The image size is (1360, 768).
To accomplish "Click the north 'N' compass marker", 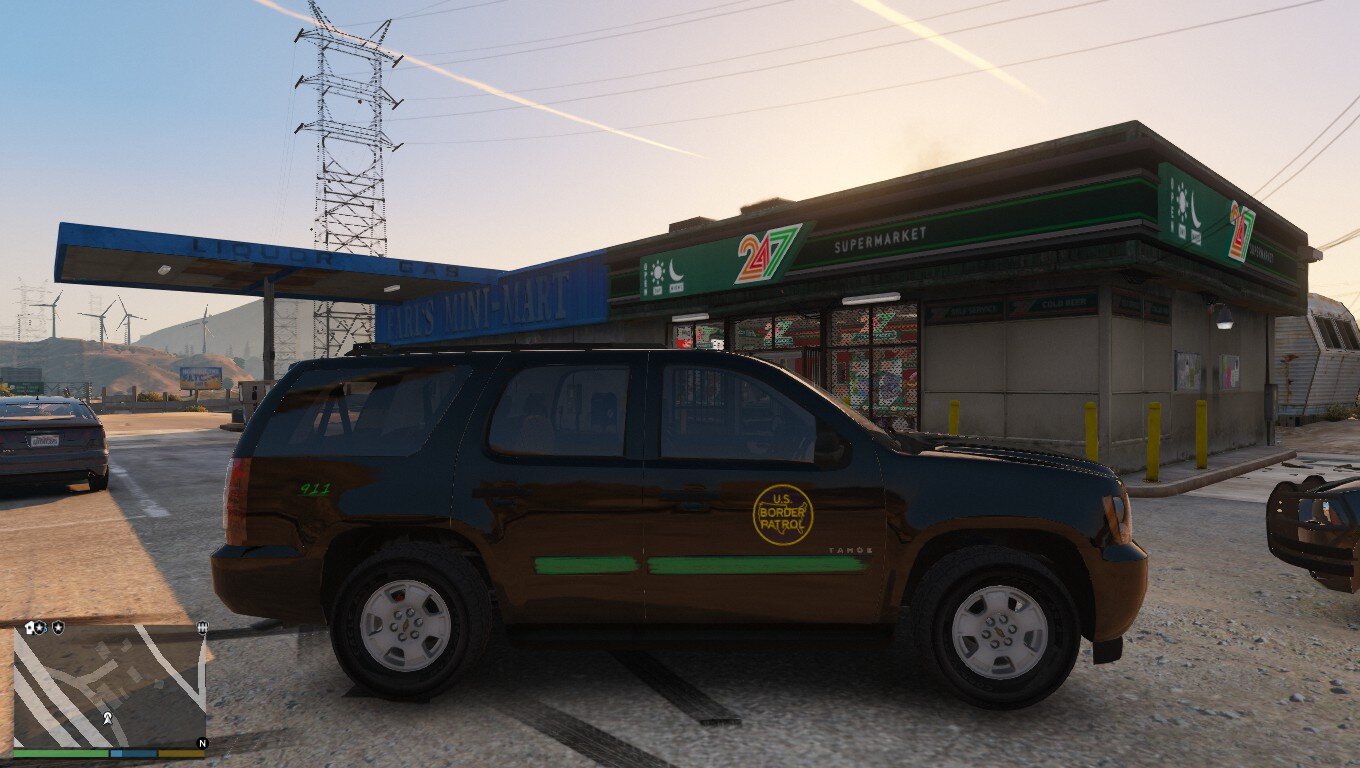I will pyautogui.click(x=202, y=743).
